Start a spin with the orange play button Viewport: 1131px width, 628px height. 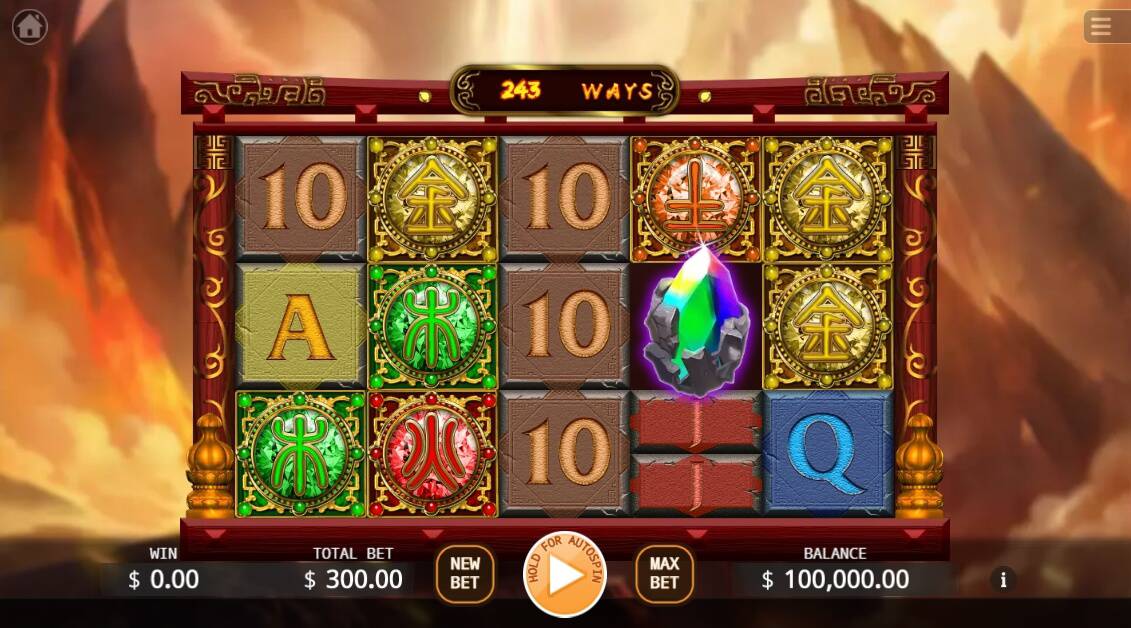(565, 575)
